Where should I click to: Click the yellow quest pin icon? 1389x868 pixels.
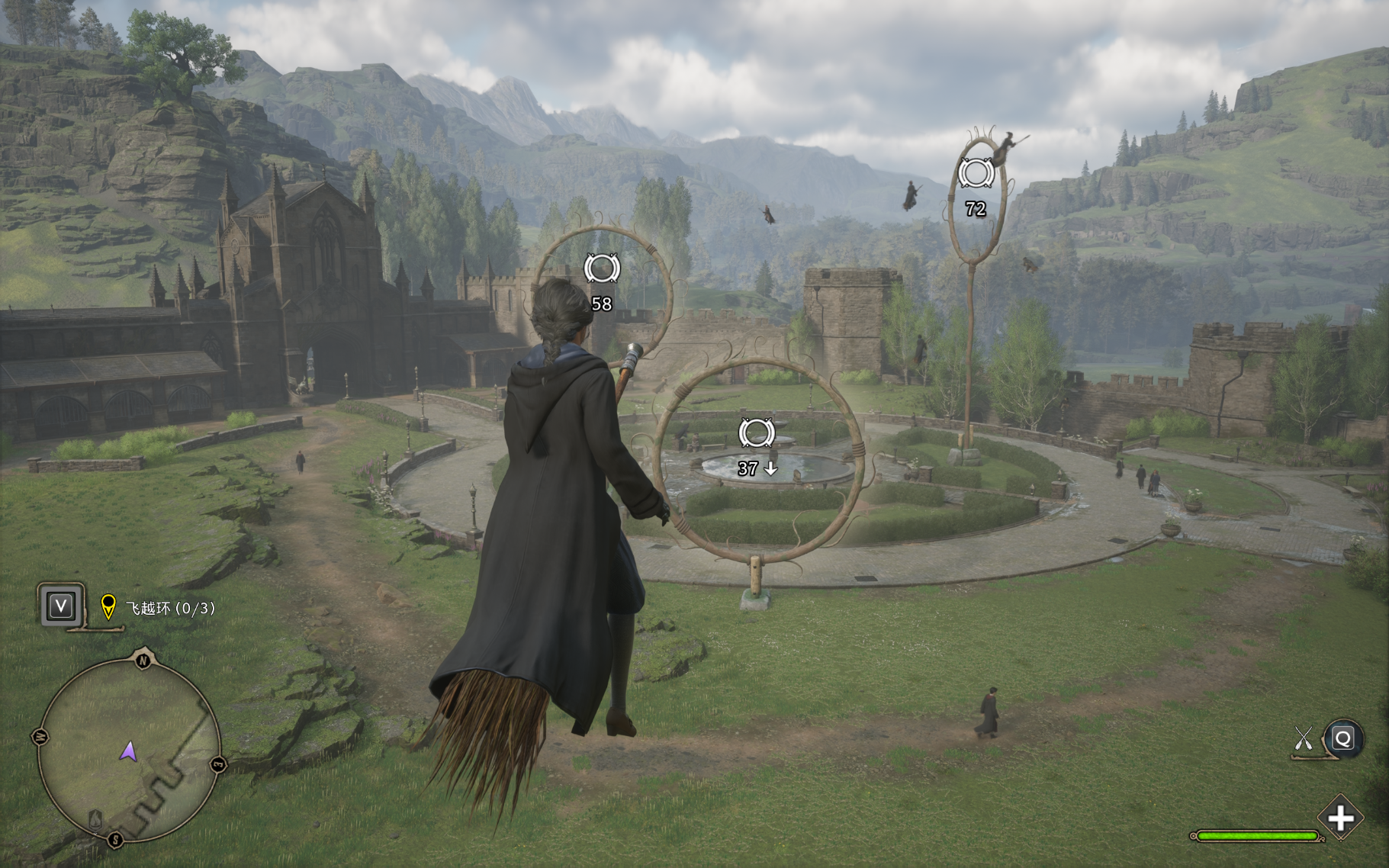108,606
